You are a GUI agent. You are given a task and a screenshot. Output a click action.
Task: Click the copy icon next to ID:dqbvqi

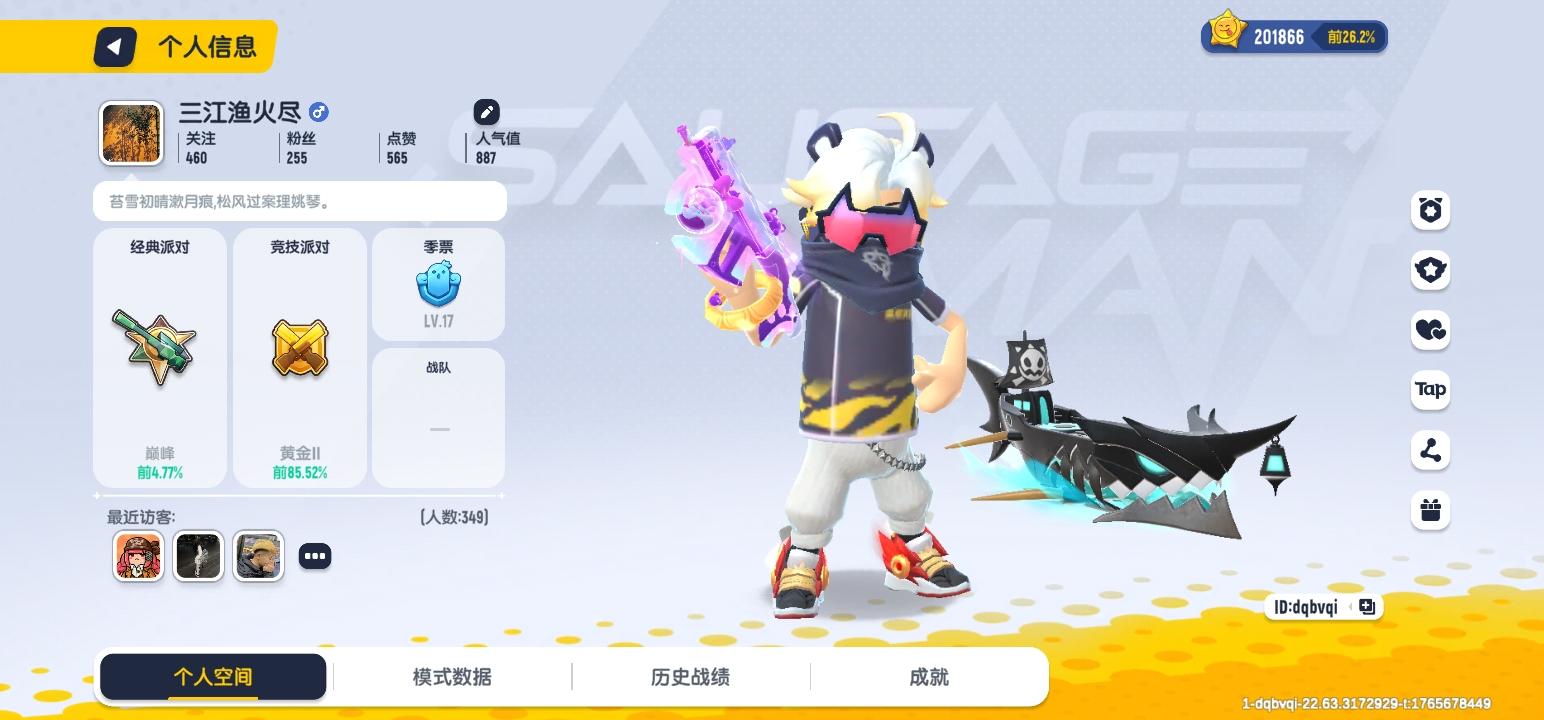click(1366, 607)
